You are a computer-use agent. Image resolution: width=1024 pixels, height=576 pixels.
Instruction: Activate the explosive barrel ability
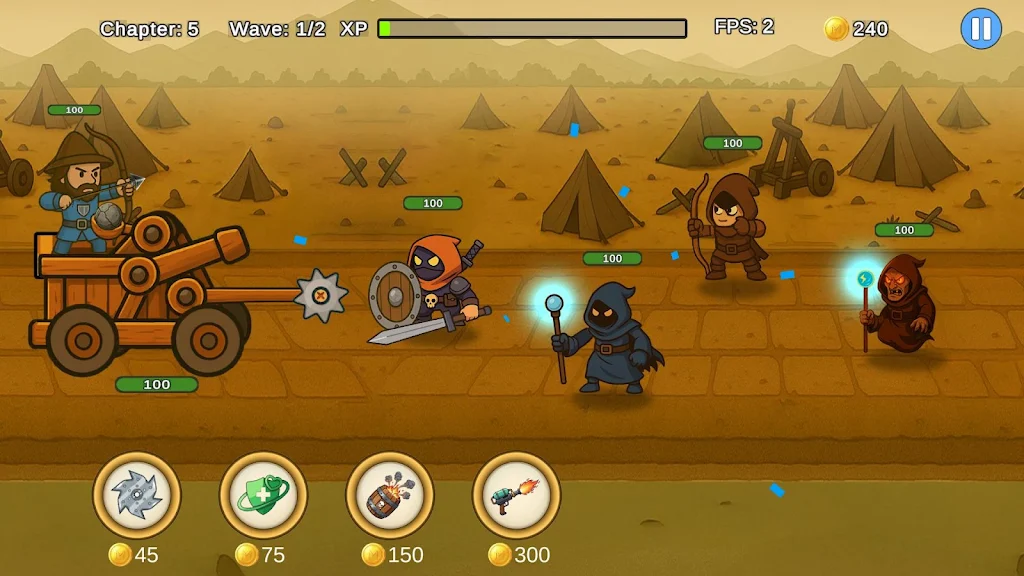click(x=390, y=495)
